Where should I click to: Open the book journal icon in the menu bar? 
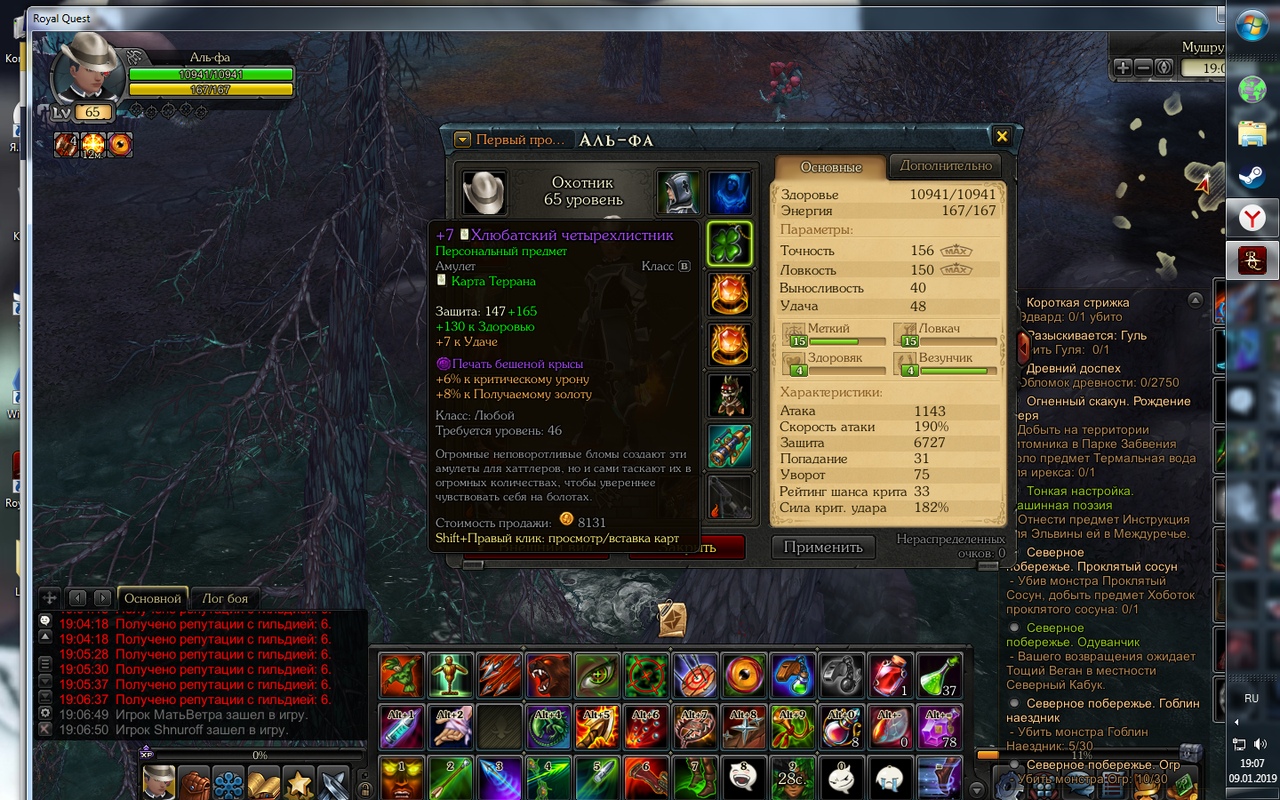coord(263,782)
